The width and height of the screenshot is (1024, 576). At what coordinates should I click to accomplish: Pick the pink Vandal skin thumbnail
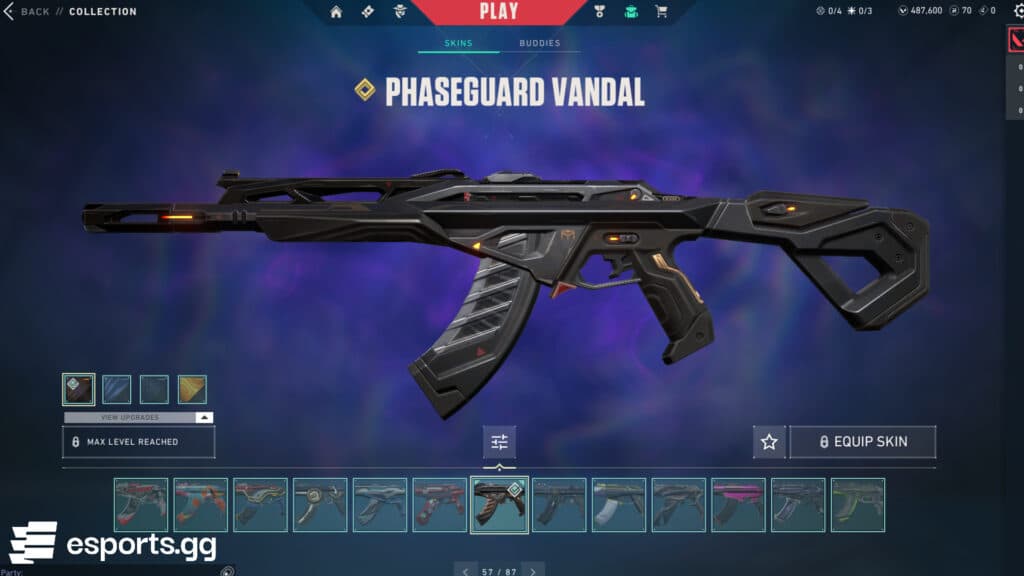point(738,504)
